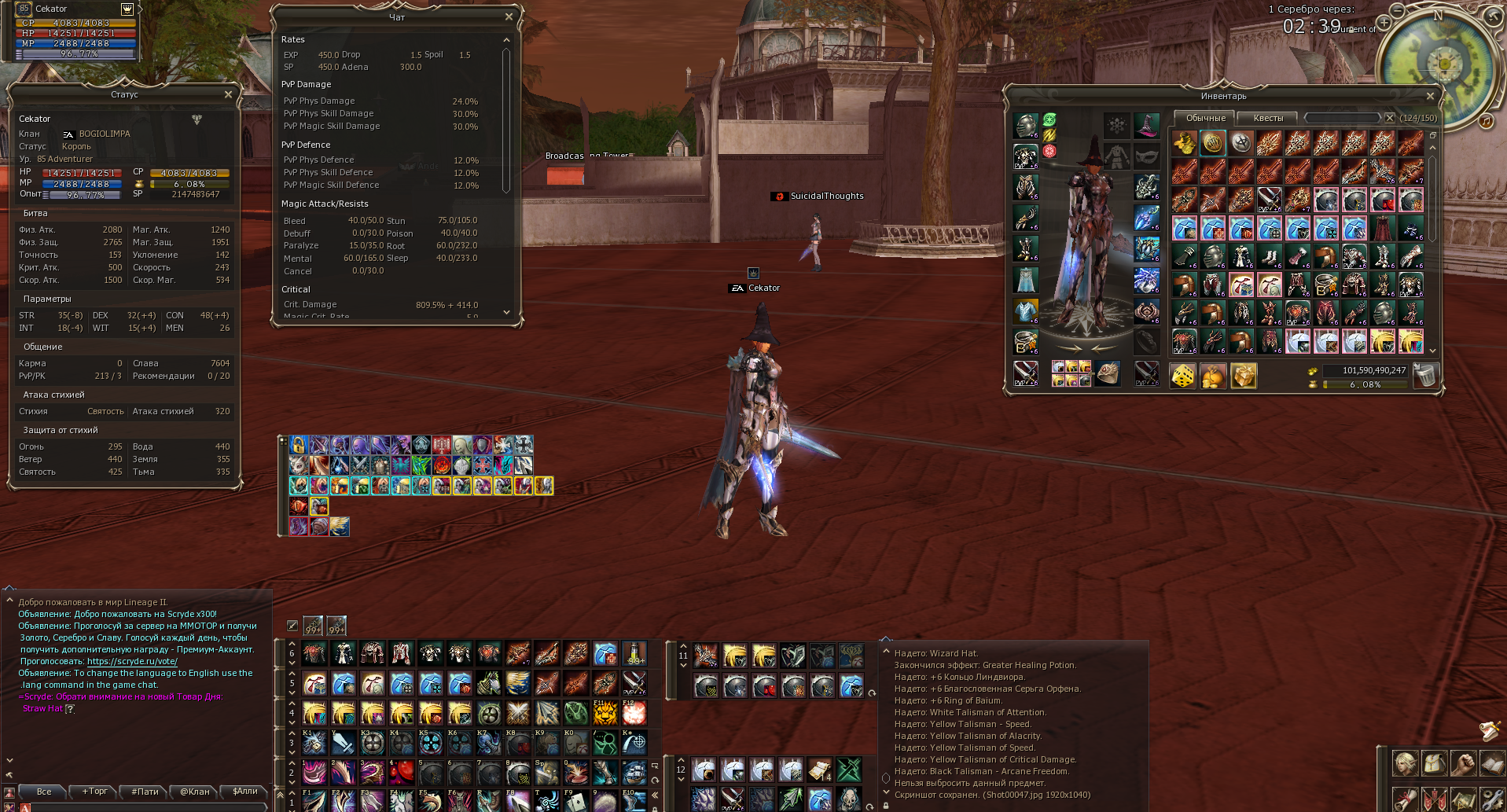Click the down scroll arrow on the inventory grid
This screenshot has width=1507, height=812.
1432,350
